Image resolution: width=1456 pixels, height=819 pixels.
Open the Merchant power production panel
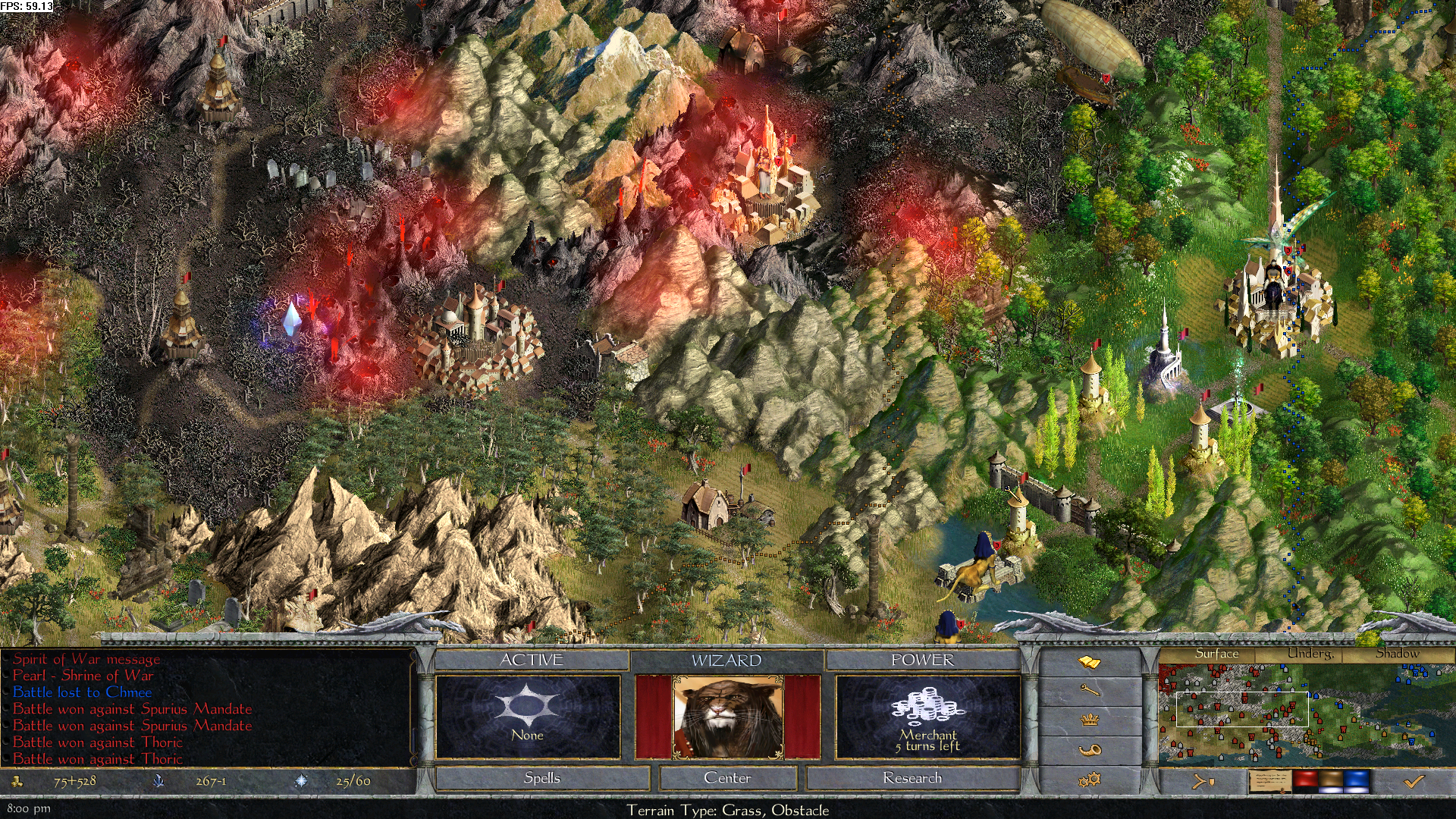point(927,717)
